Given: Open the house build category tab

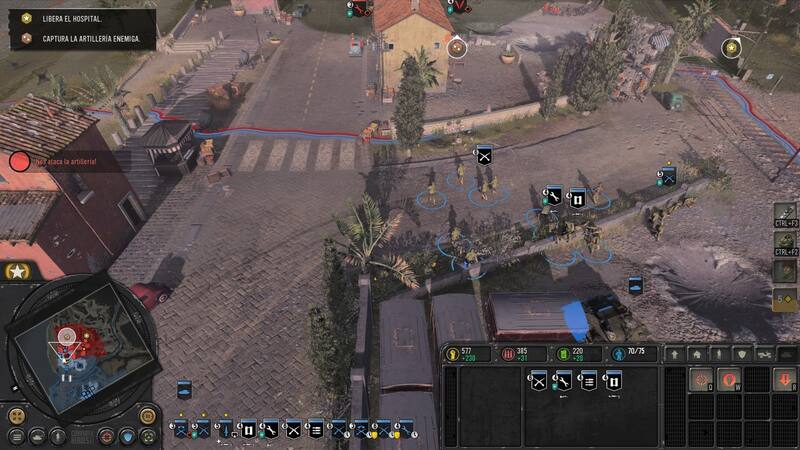Looking at the screenshot, I should point(698,354).
